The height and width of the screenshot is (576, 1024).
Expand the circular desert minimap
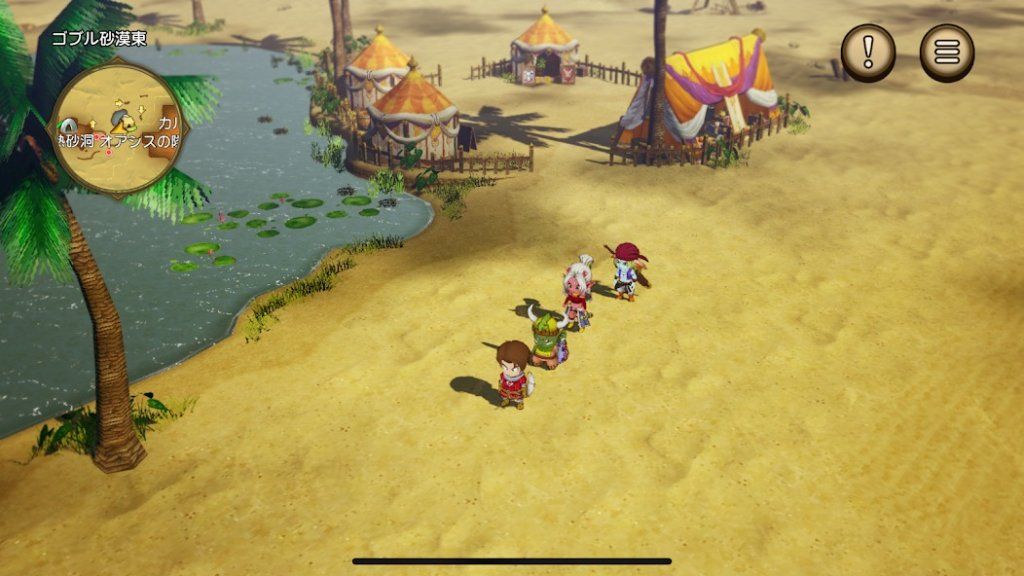[x=118, y=126]
